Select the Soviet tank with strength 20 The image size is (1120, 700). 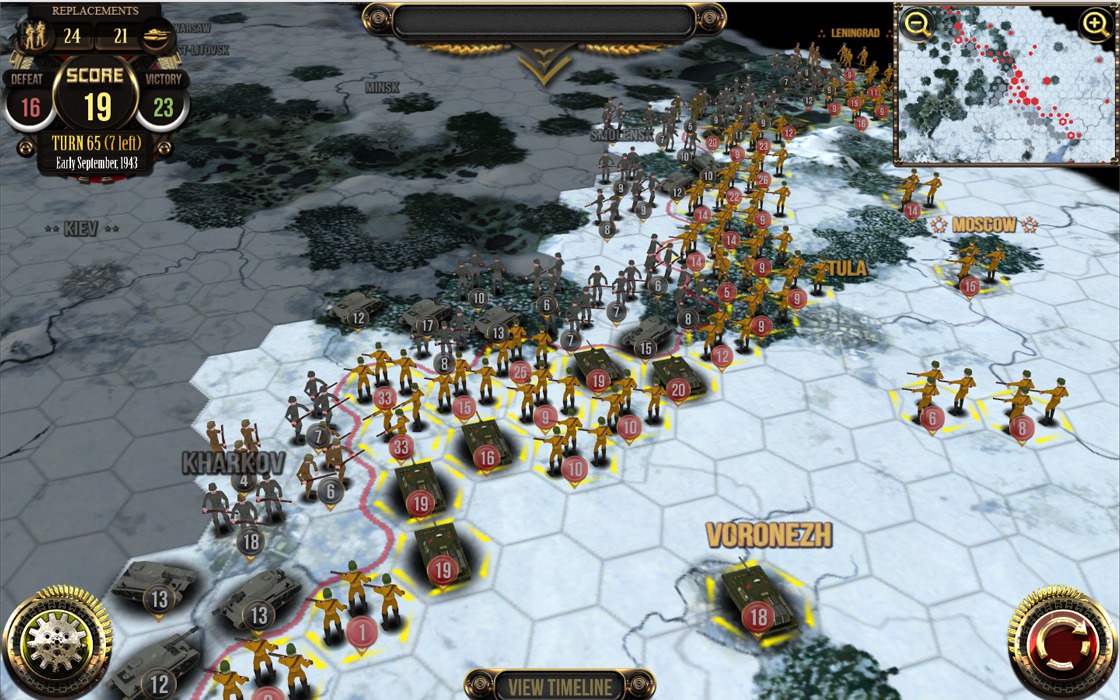point(677,376)
